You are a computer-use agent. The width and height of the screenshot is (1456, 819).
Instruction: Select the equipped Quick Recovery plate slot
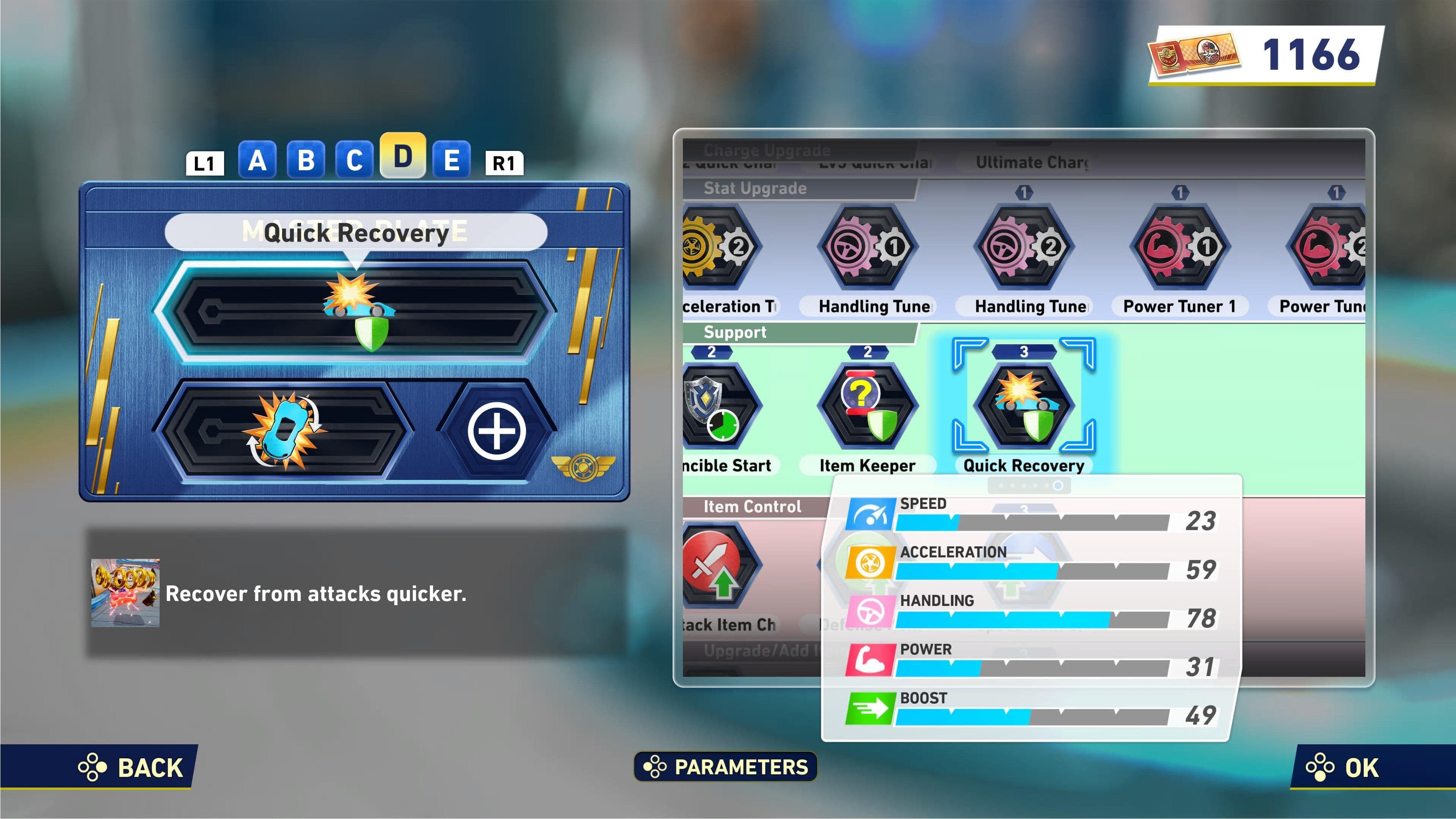tap(356, 311)
